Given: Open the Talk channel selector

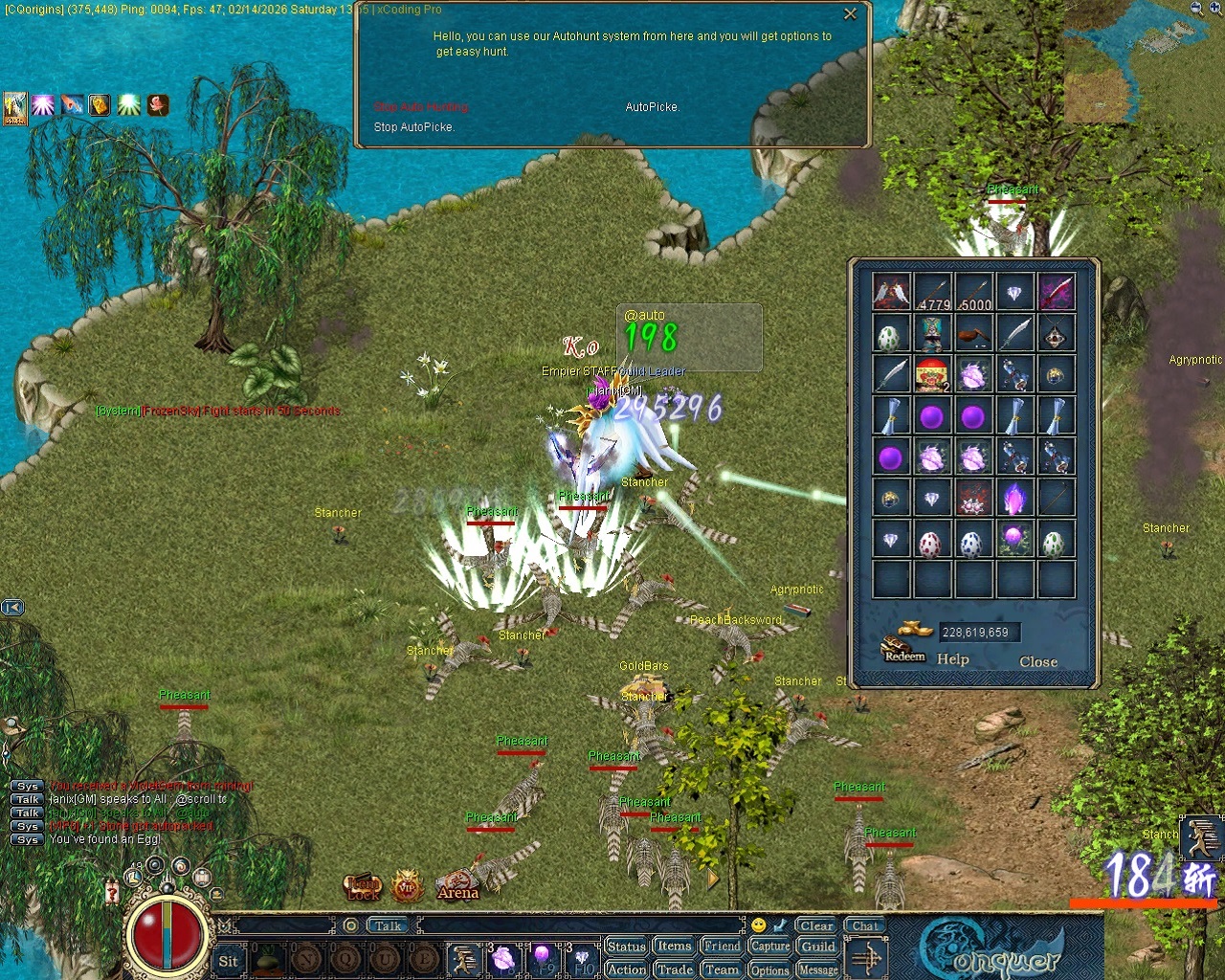Looking at the screenshot, I should [x=387, y=924].
